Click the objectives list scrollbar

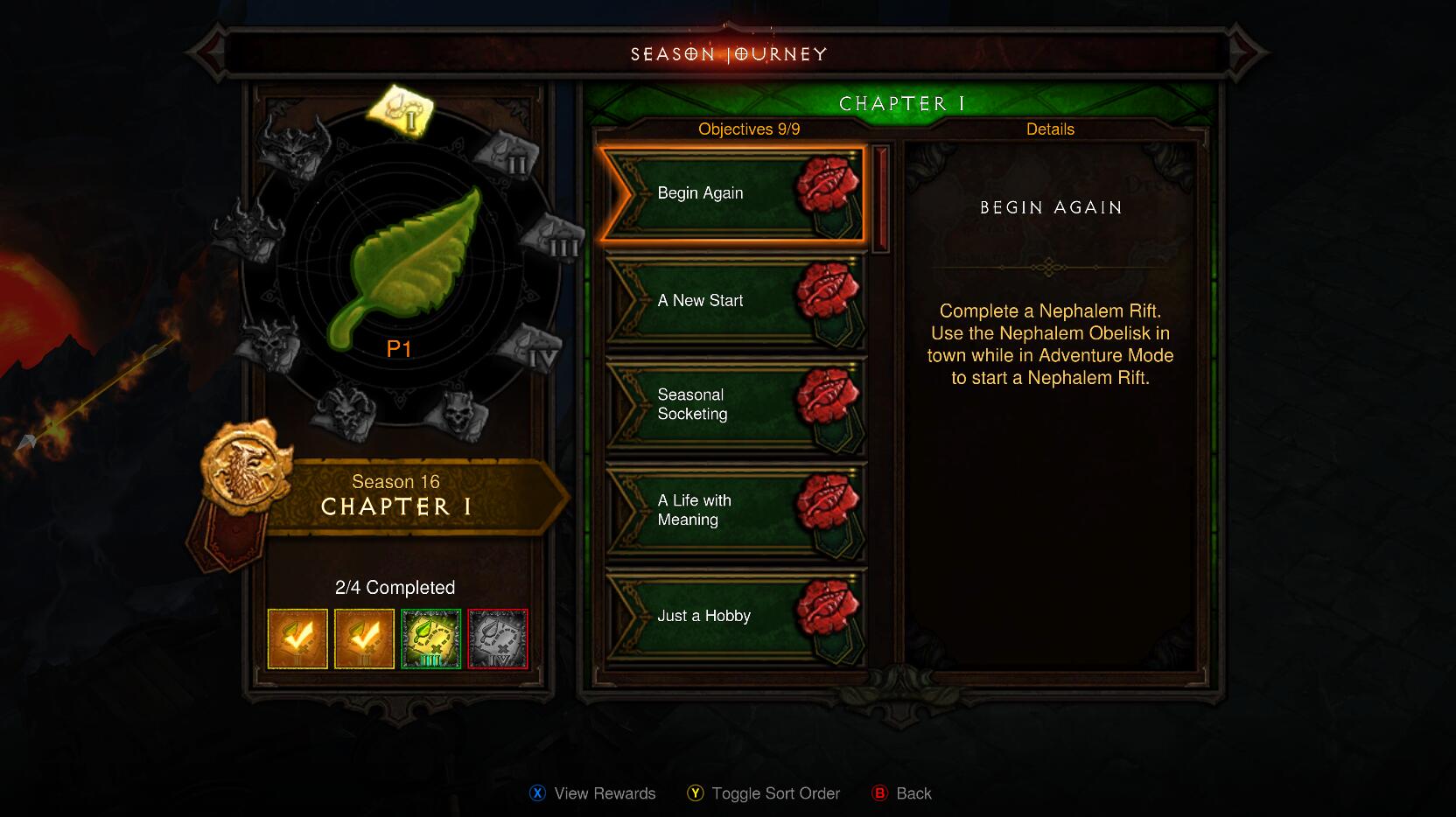[880, 199]
